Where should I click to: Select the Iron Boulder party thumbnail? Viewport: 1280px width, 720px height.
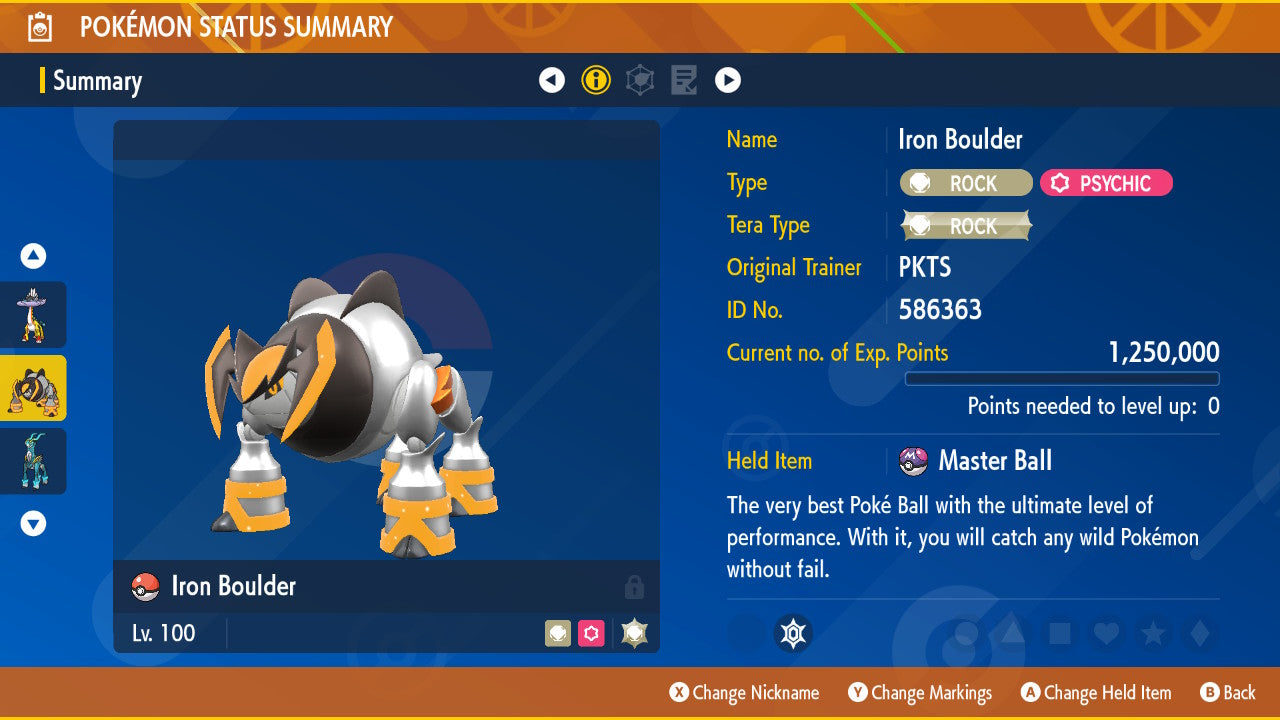(33, 388)
